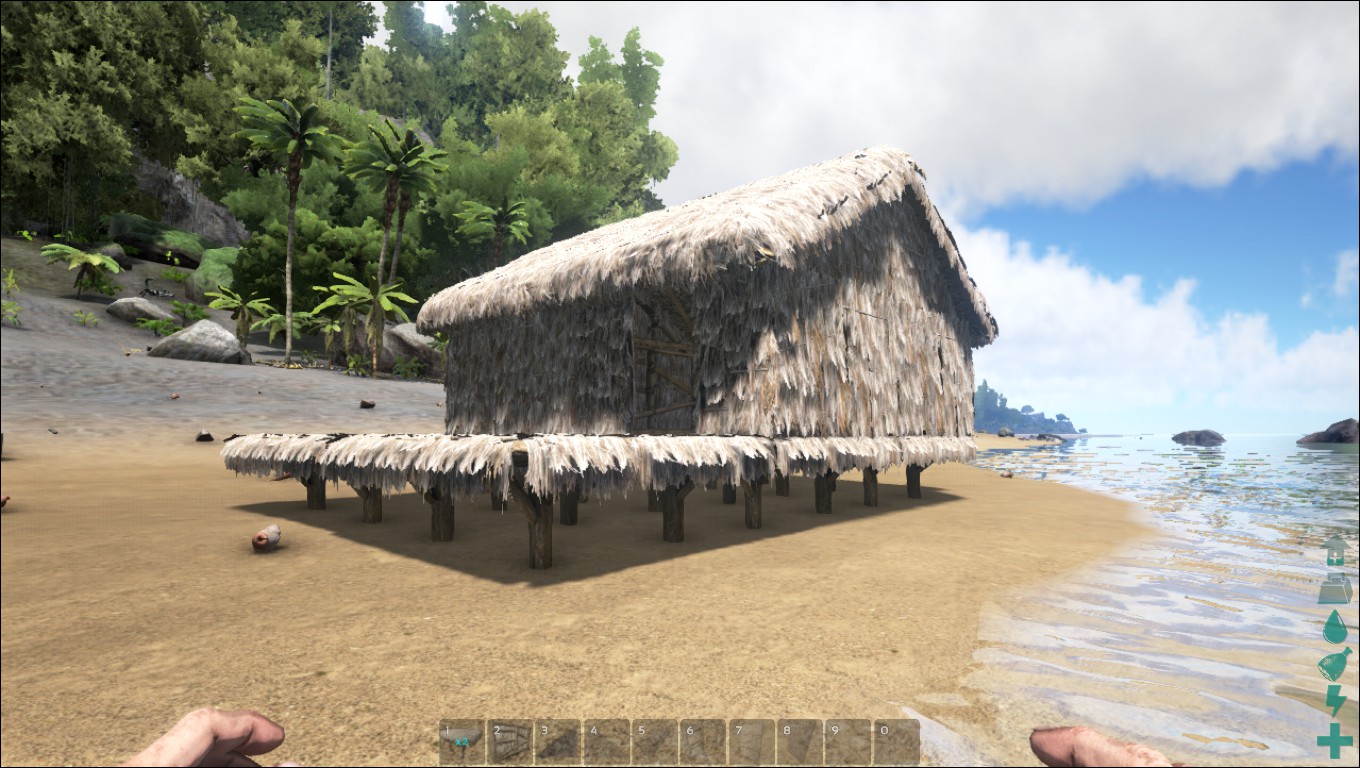Click the health cross status icon
1360x768 pixels.
pos(1335,741)
